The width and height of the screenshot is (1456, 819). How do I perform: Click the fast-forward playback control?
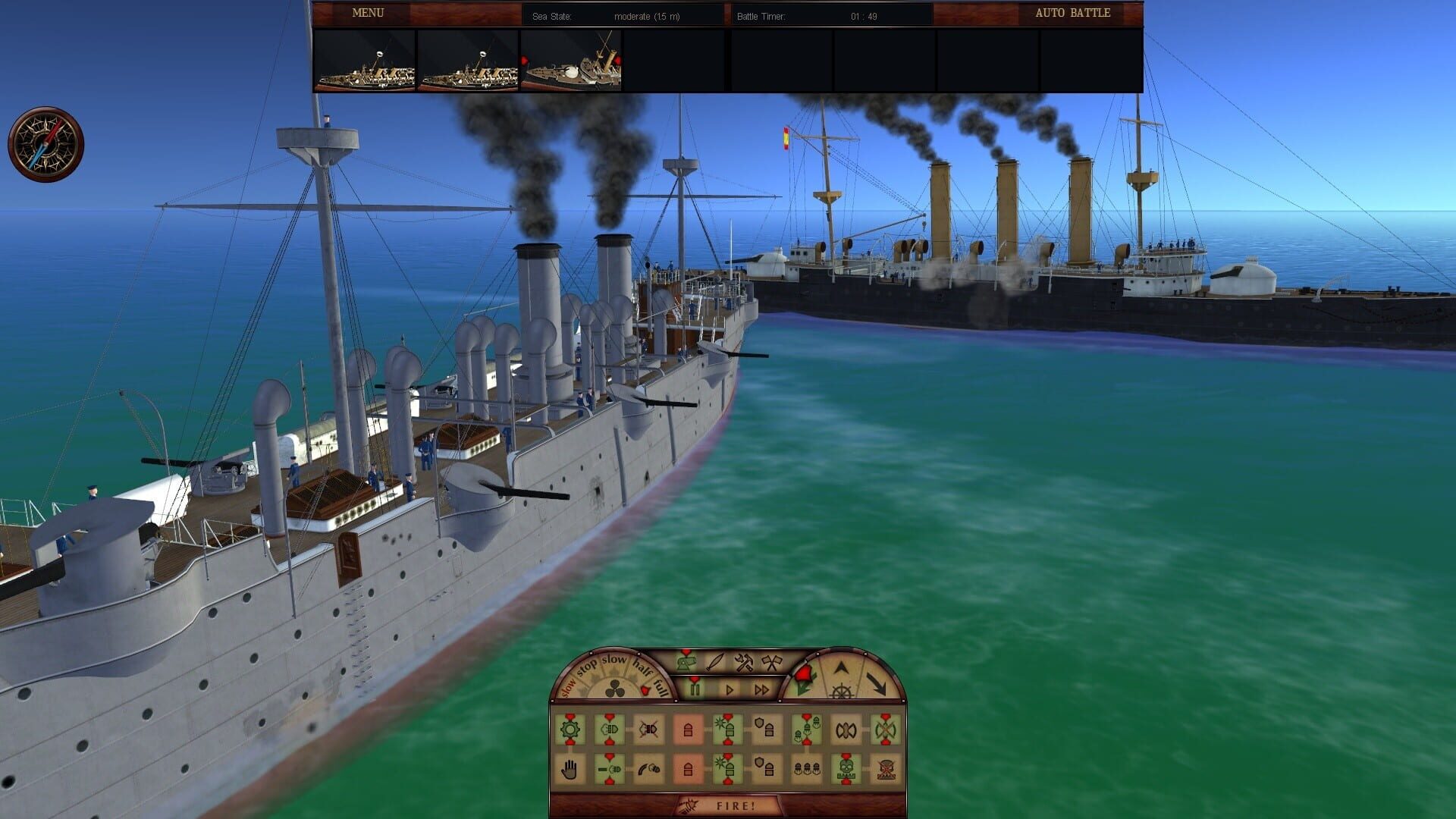point(760,689)
